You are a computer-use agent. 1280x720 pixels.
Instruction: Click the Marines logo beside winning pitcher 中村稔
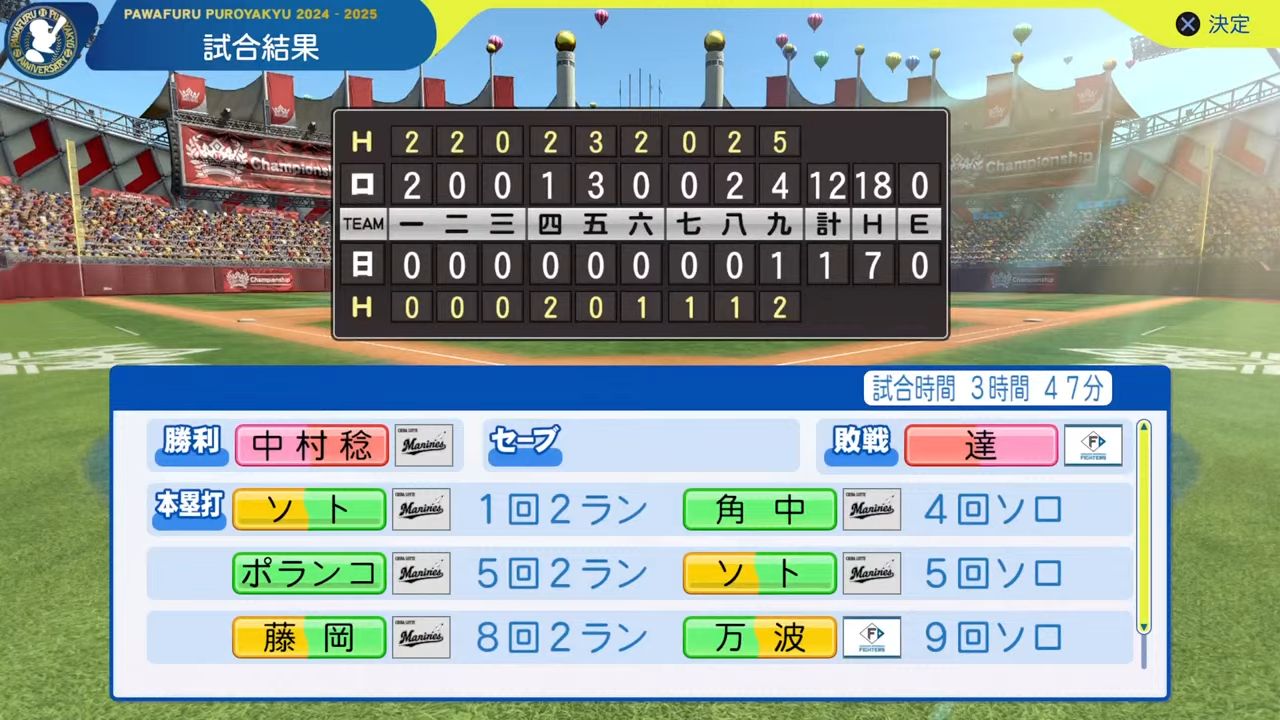pyautogui.click(x=422, y=445)
